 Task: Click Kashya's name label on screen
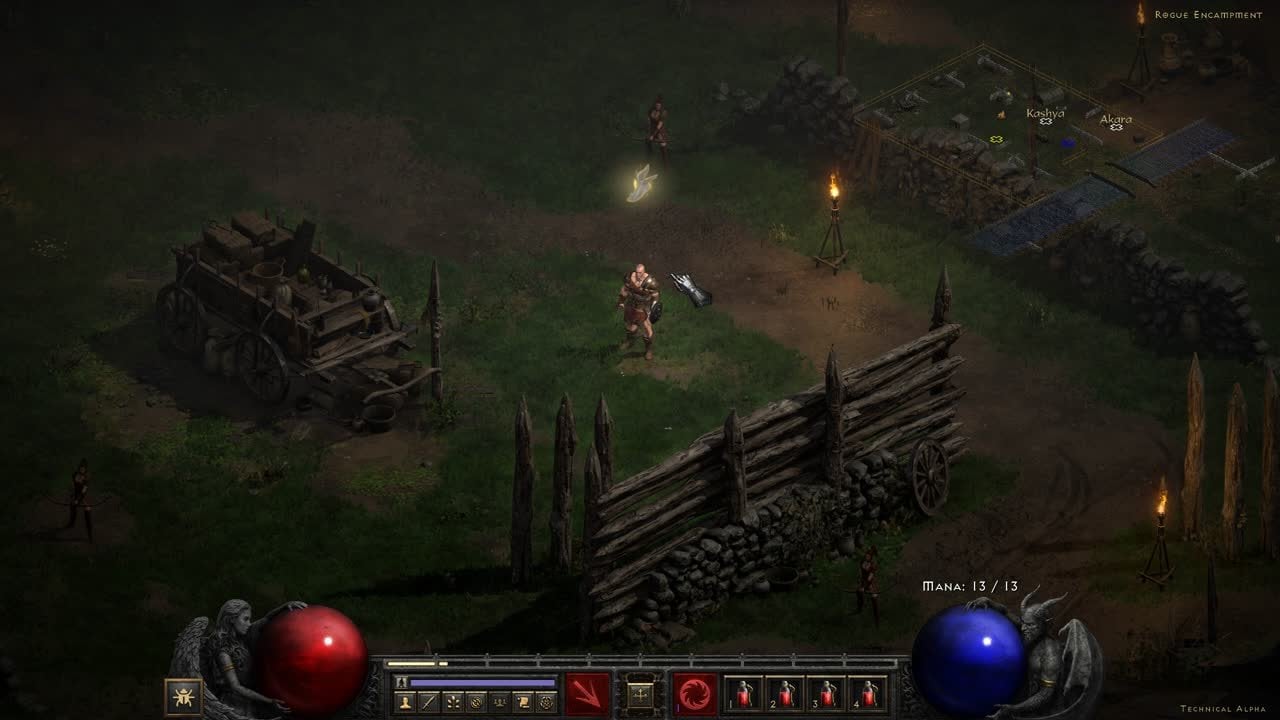(1048, 113)
